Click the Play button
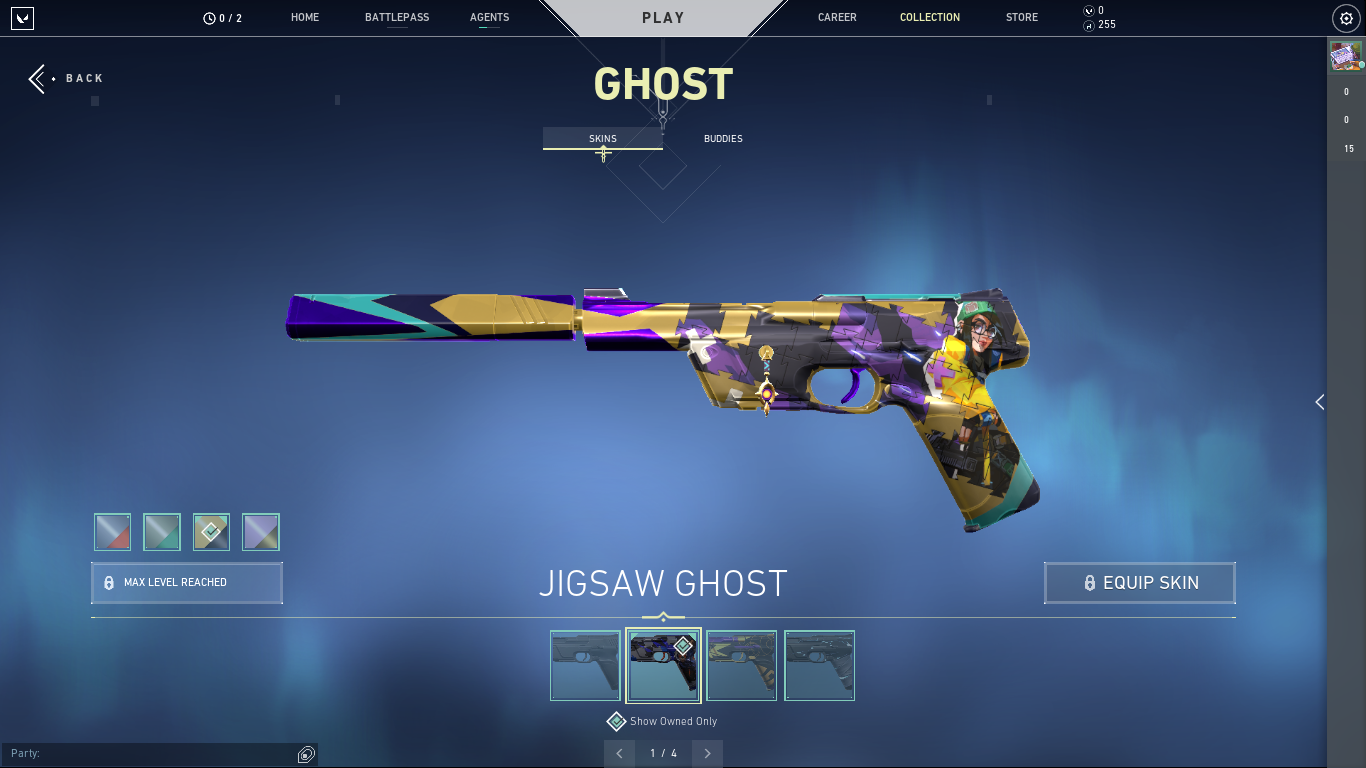Image resolution: width=1366 pixels, height=768 pixels. pyautogui.click(x=663, y=18)
